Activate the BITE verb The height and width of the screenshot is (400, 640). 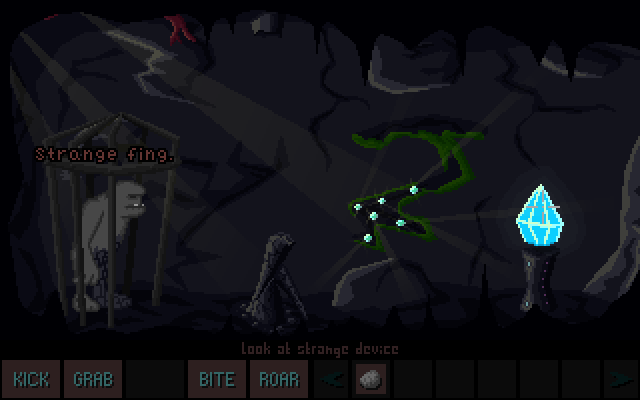pos(217,380)
